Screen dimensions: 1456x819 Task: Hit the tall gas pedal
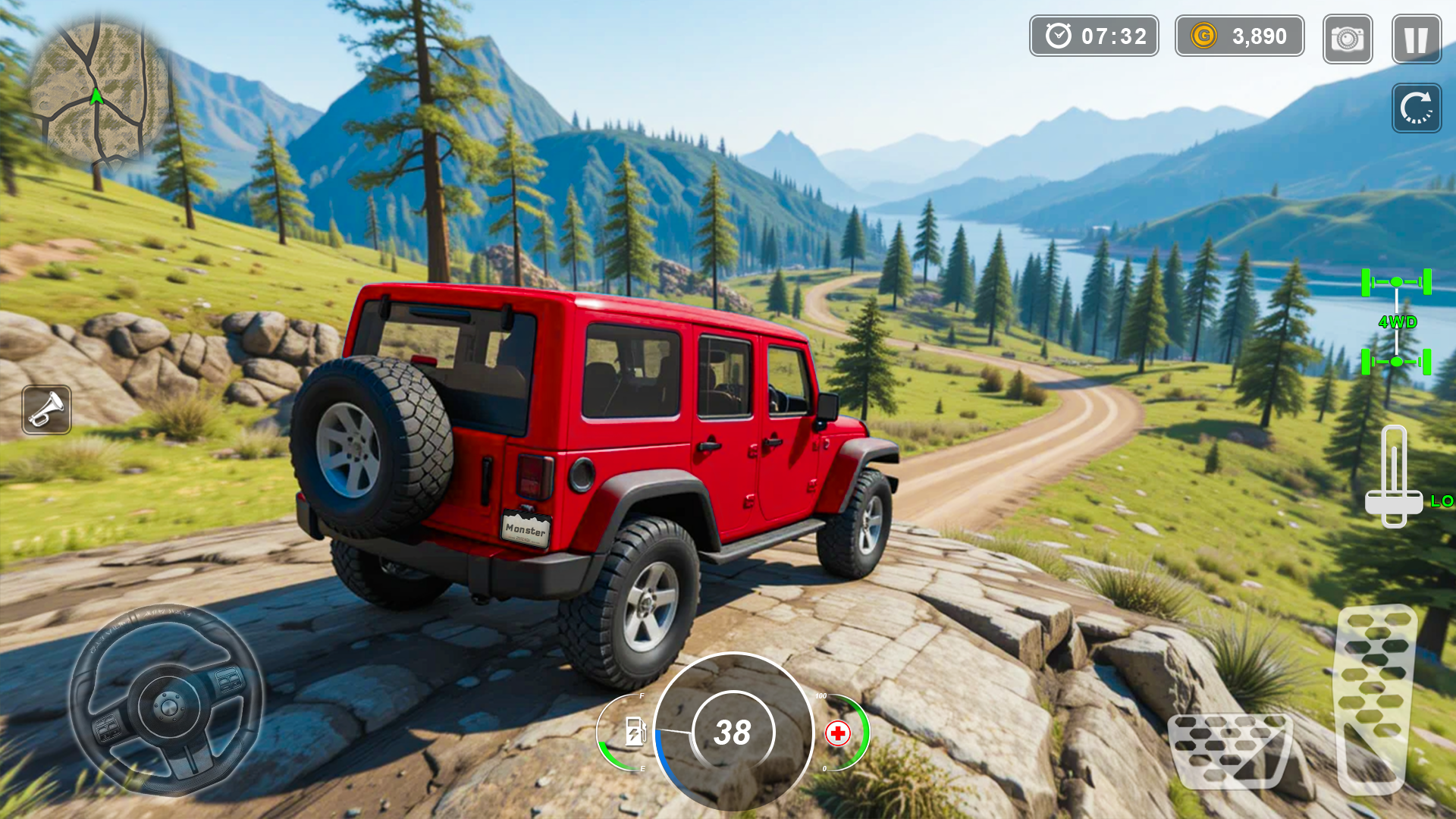point(1374,698)
